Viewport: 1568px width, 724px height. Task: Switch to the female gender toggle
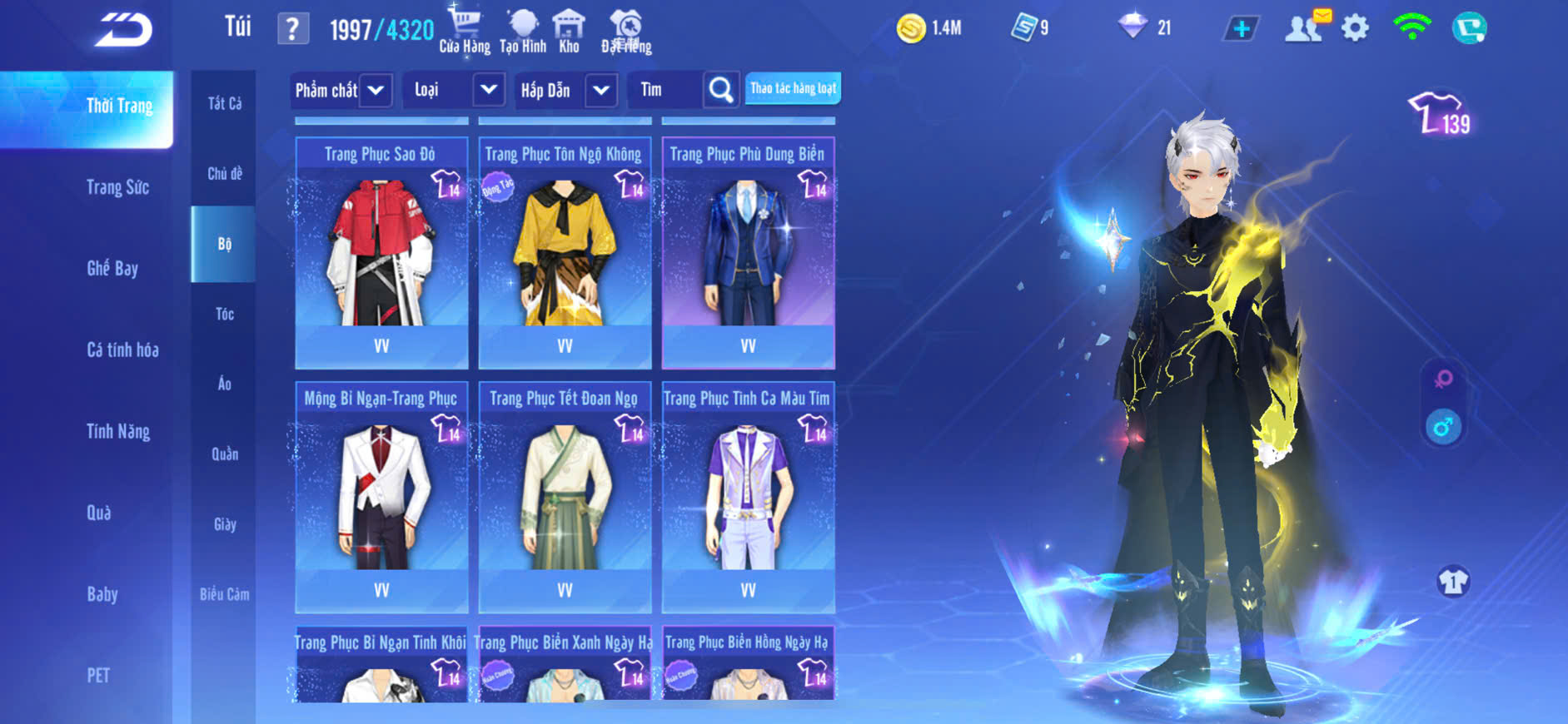[x=1443, y=379]
